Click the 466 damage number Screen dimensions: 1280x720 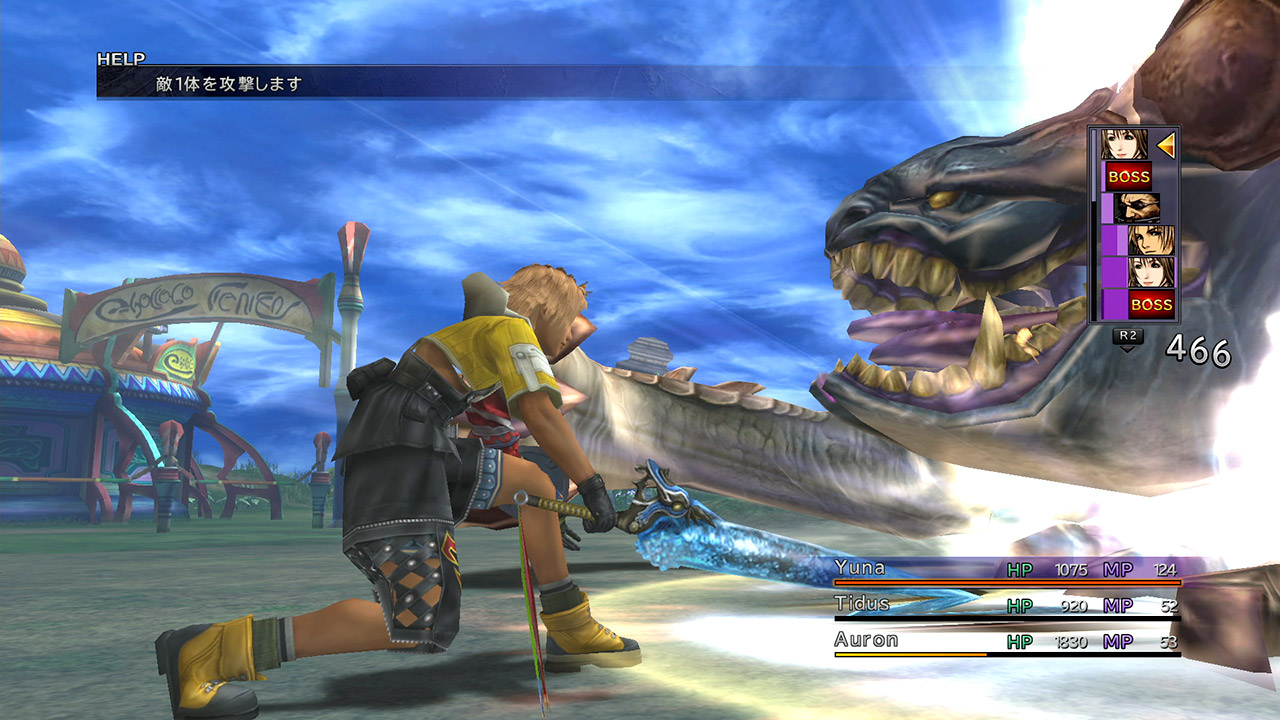click(1196, 351)
